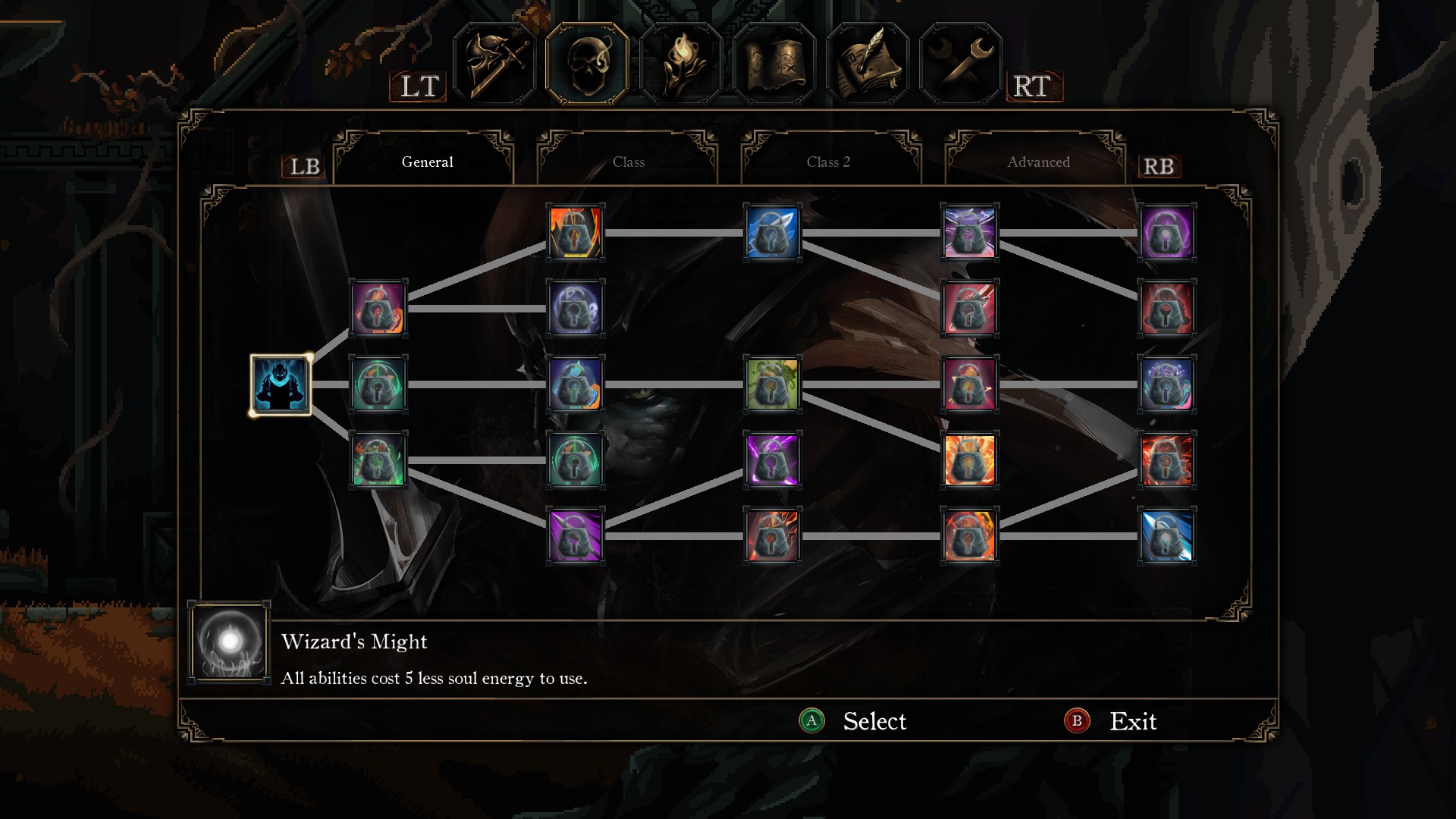Open the map scroll menu
1456x819 pixels.
pos(774,64)
